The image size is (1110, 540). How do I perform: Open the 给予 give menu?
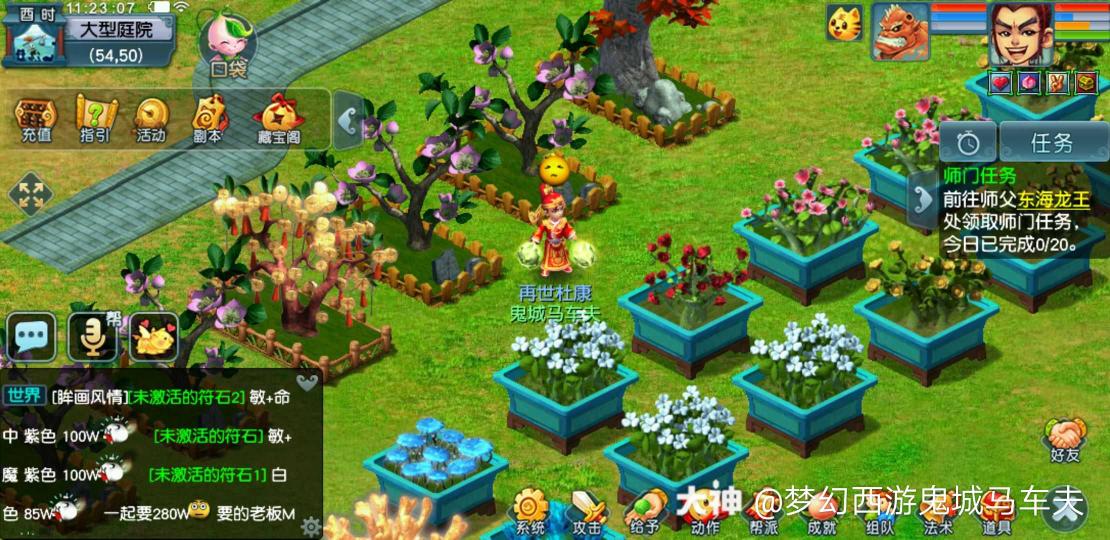[x=645, y=512]
